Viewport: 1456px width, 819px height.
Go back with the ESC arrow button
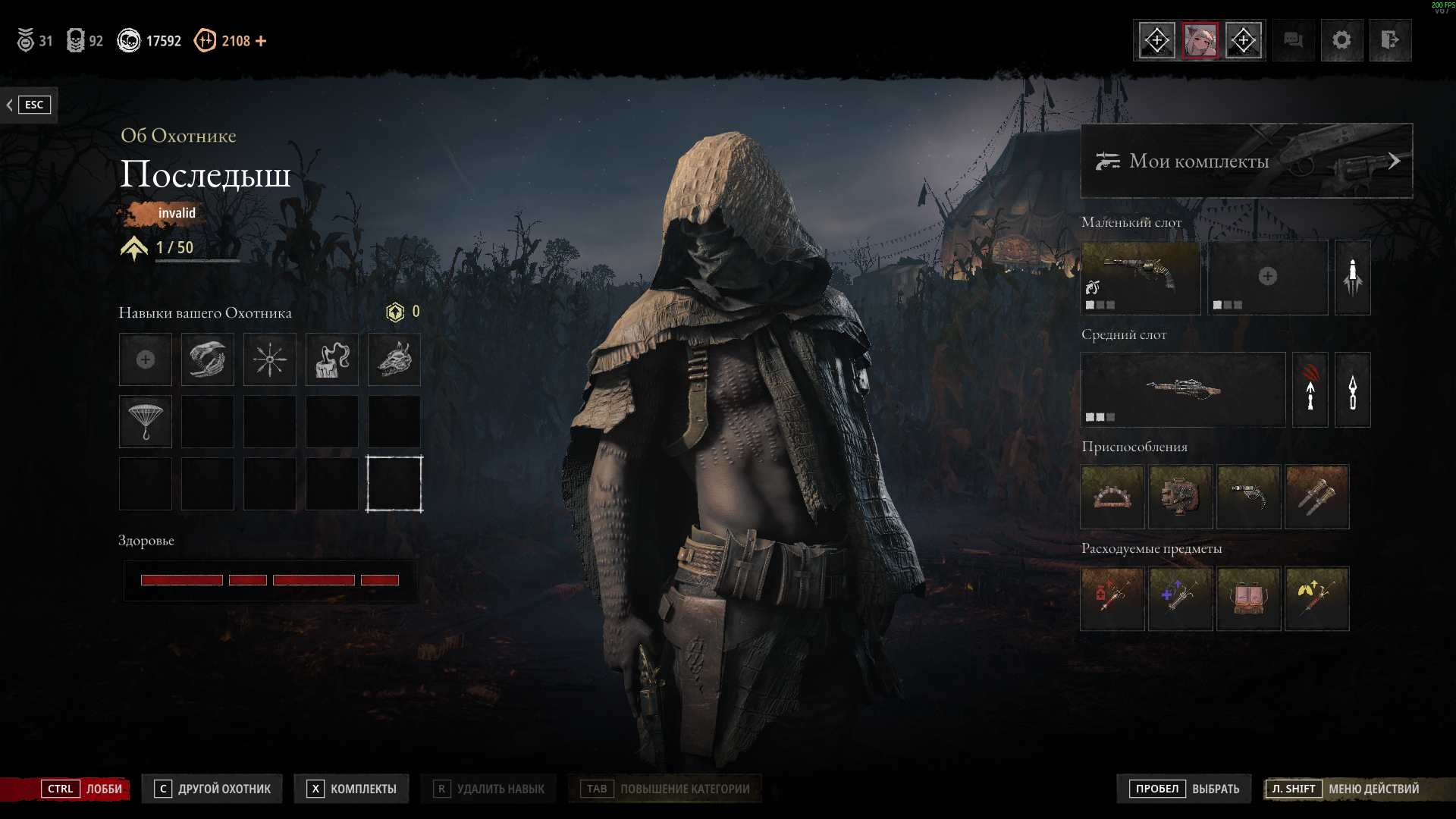point(27,105)
